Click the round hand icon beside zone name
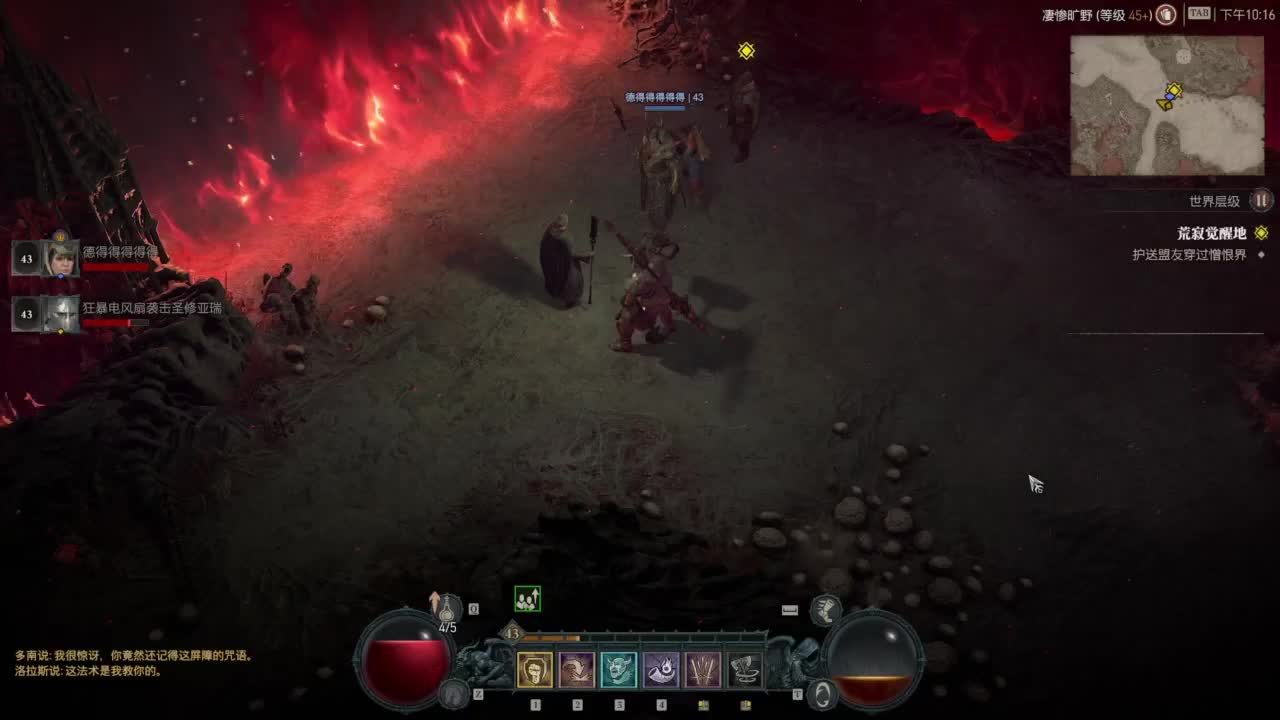1280x720 pixels. tap(1166, 15)
